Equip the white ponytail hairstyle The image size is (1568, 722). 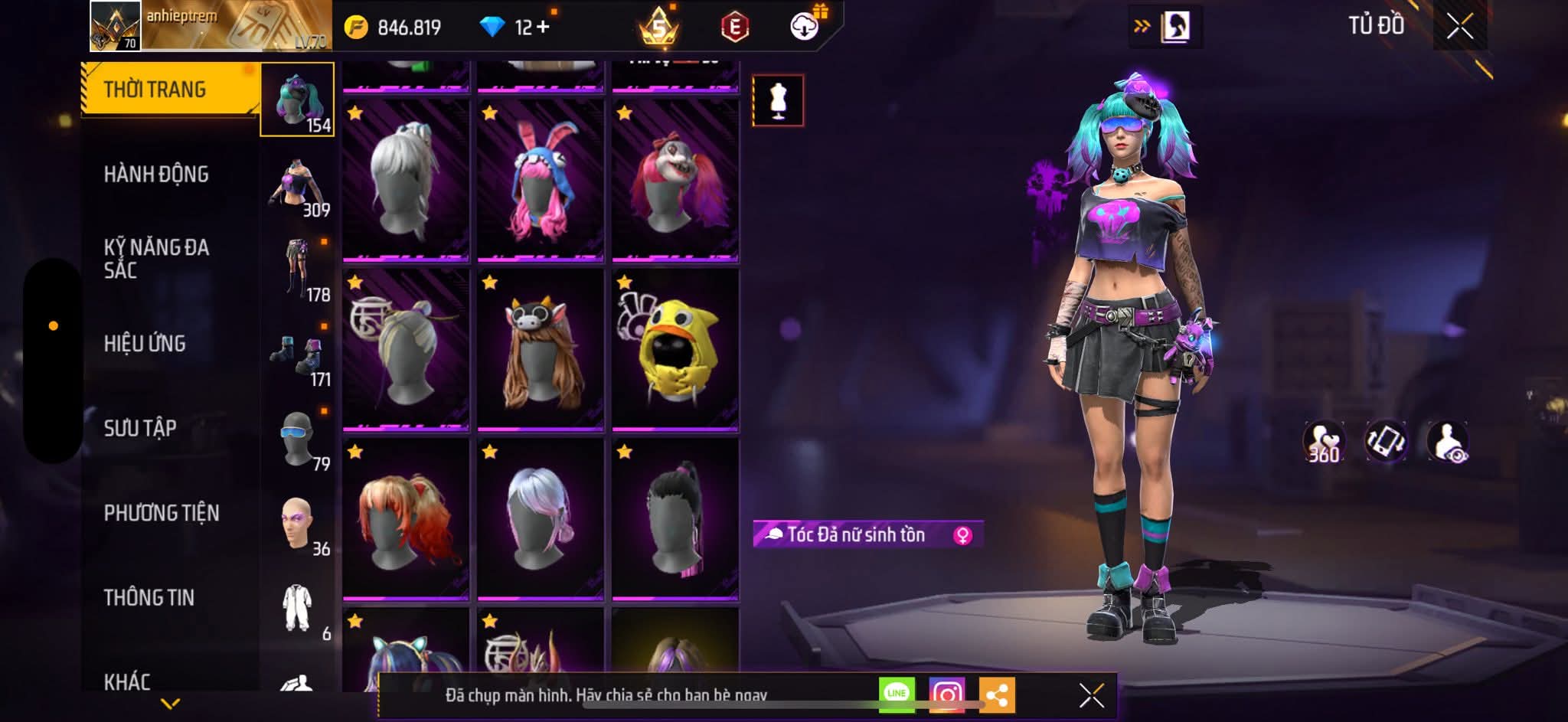pyautogui.click(x=406, y=180)
